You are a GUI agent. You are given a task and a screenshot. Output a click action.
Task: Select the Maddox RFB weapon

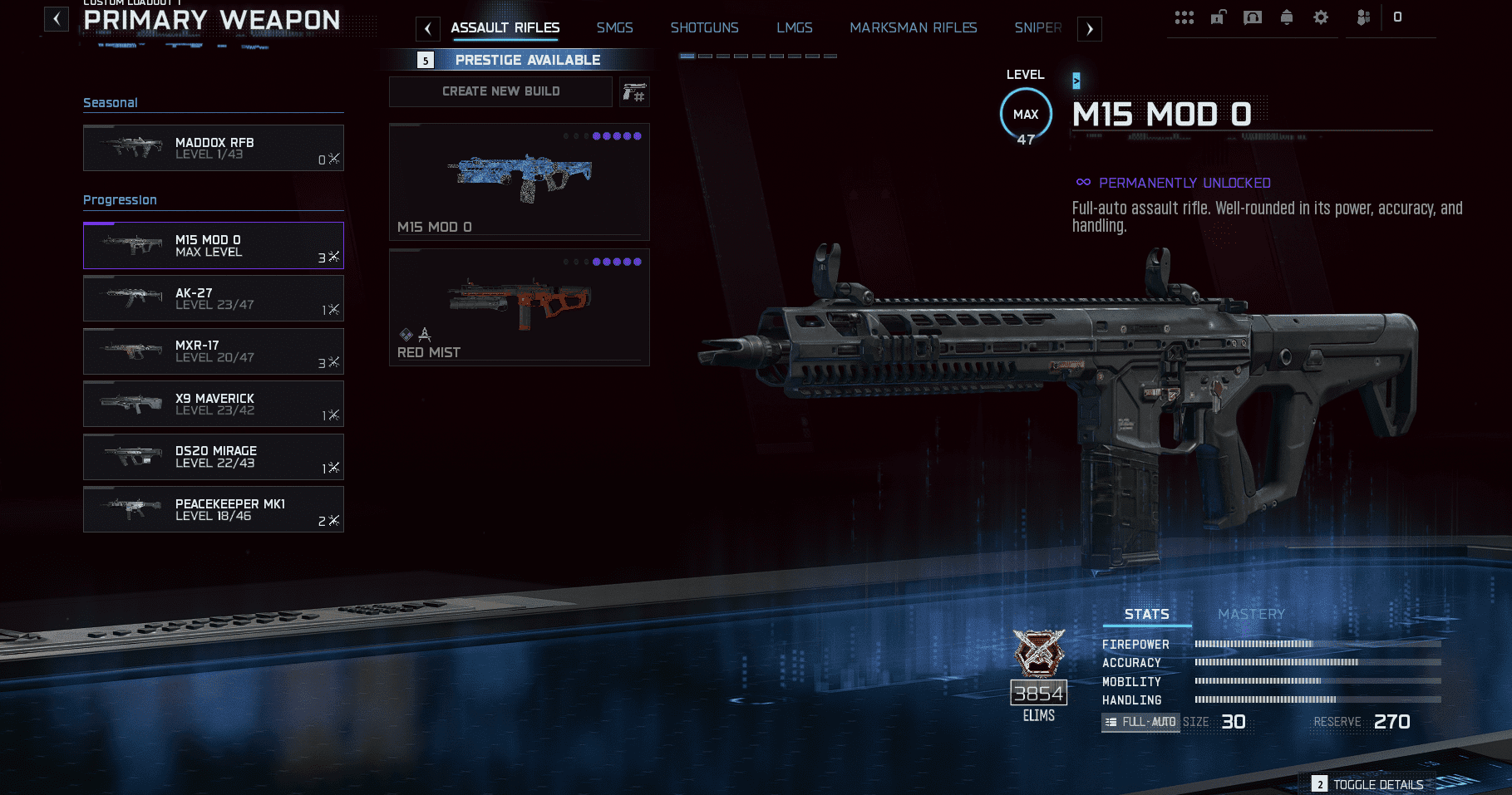pyautogui.click(x=213, y=148)
